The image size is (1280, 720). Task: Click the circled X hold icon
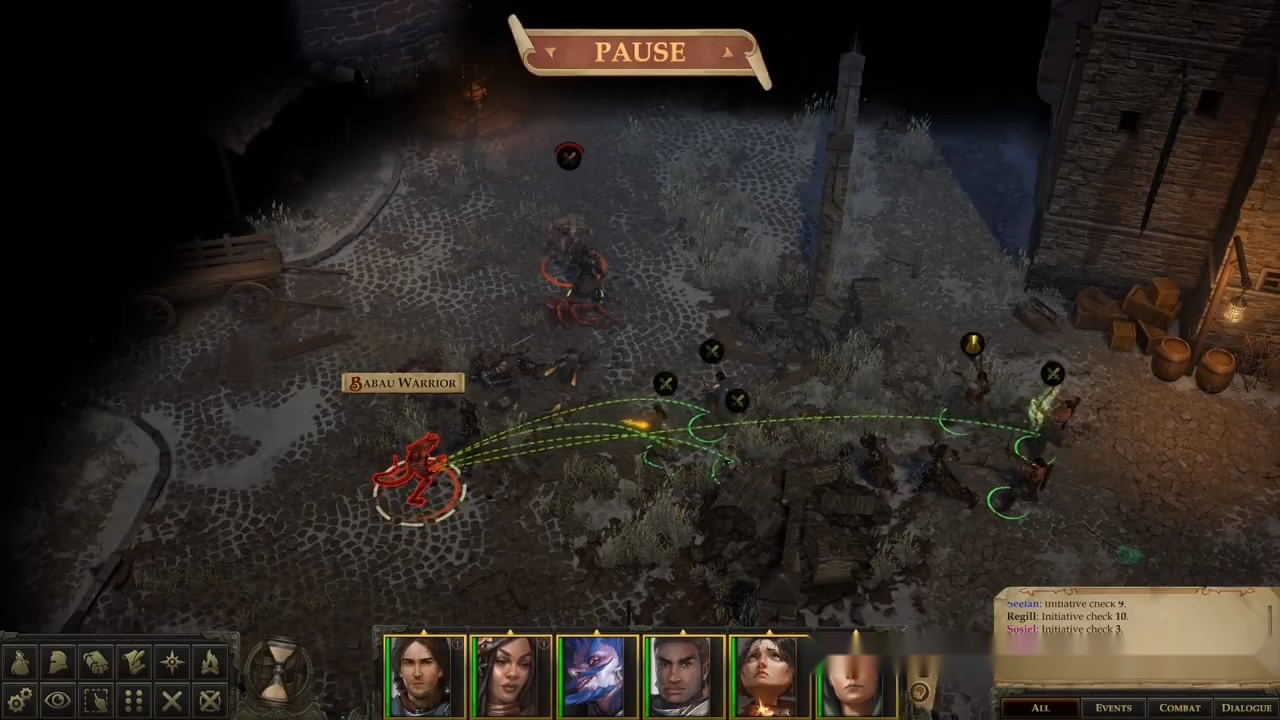click(x=210, y=699)
